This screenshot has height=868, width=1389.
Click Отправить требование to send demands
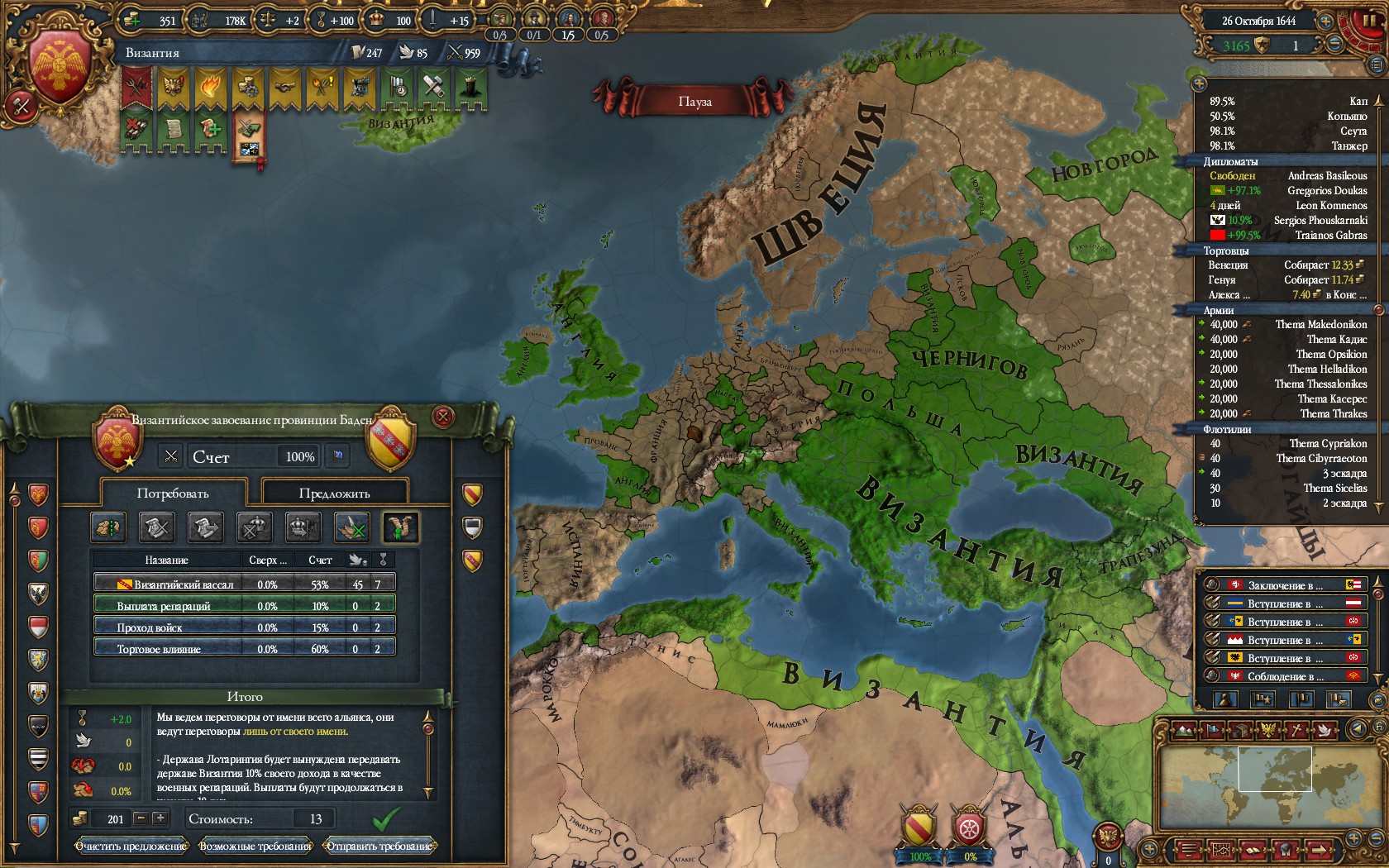(x=379, y=846)
